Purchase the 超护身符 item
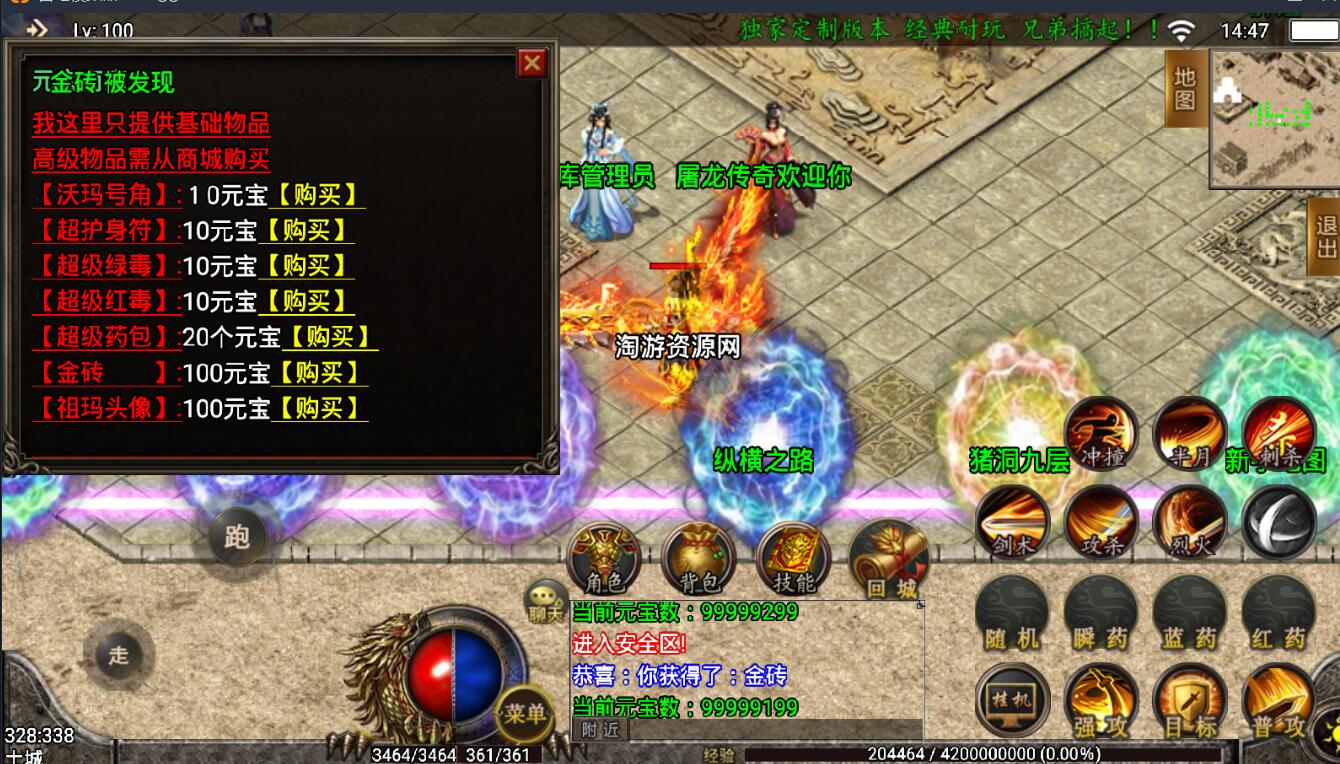Image resolution: width=1340 pixels, height=764 pixels. pyautogui.click(x=305, y=231)
